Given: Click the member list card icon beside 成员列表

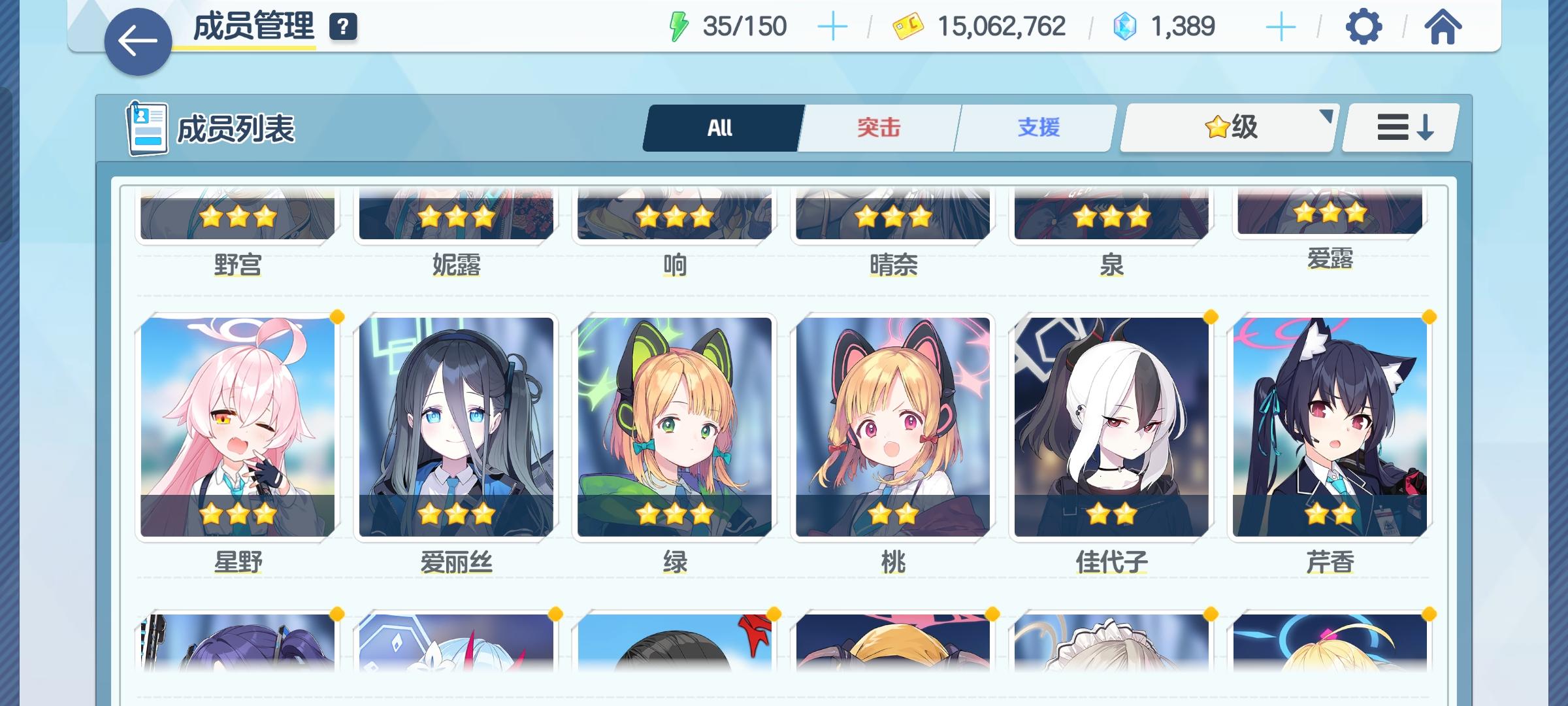Looking at the screenshot, I should point(146,128).
